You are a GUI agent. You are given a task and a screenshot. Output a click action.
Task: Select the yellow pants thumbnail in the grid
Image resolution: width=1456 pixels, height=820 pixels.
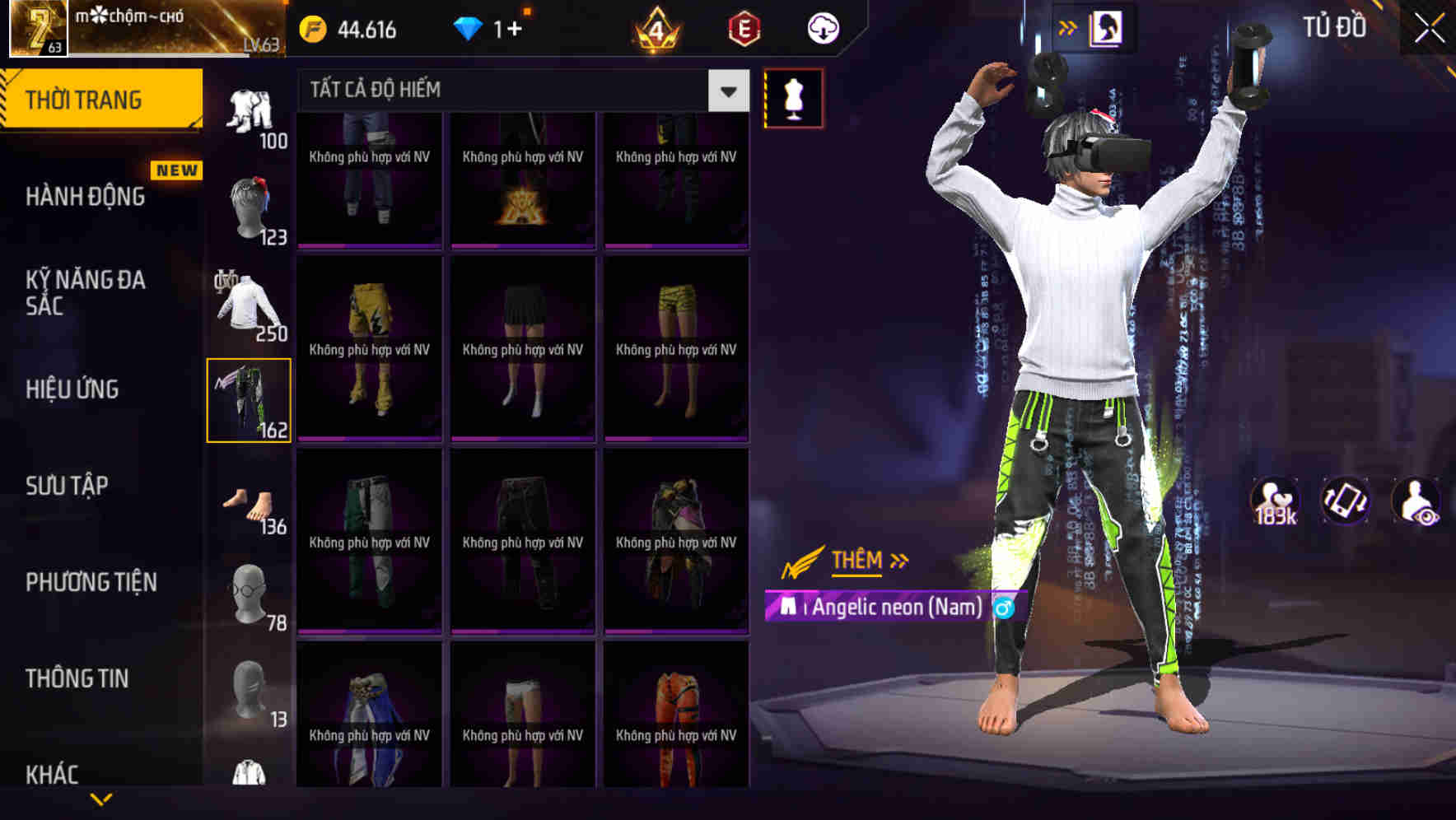tap(368, 346)
